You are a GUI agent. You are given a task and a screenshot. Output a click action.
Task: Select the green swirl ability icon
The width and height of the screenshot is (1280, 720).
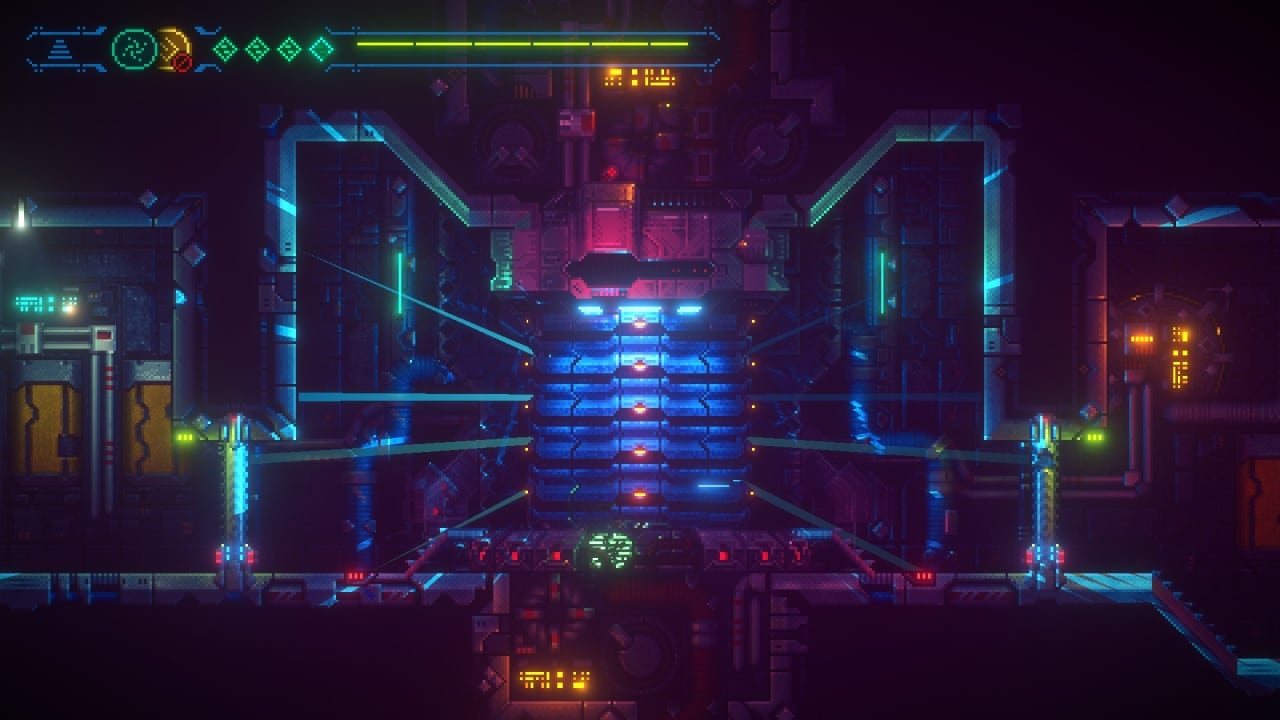click(x=133, y=47)
